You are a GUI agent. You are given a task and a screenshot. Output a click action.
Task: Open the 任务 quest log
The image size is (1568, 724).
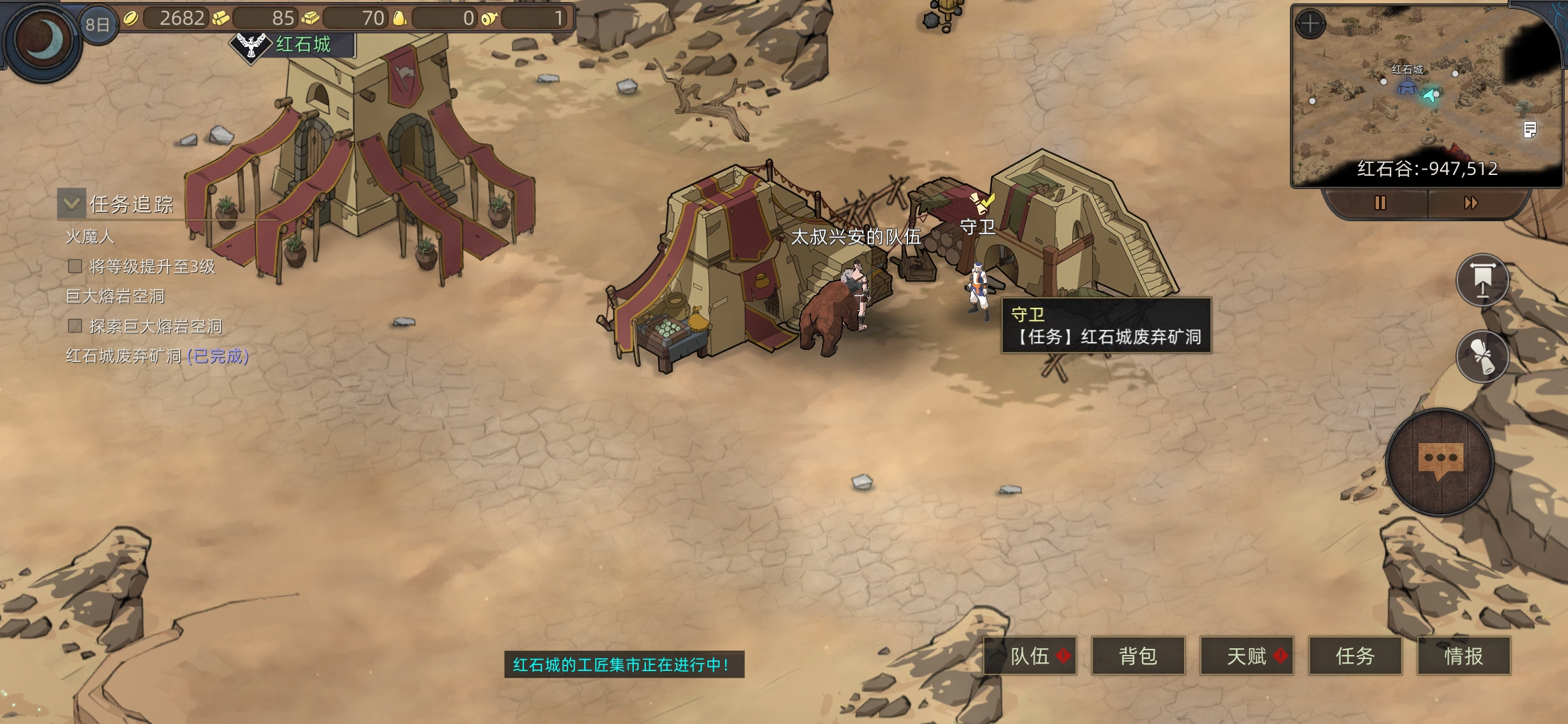[1355, 656]
